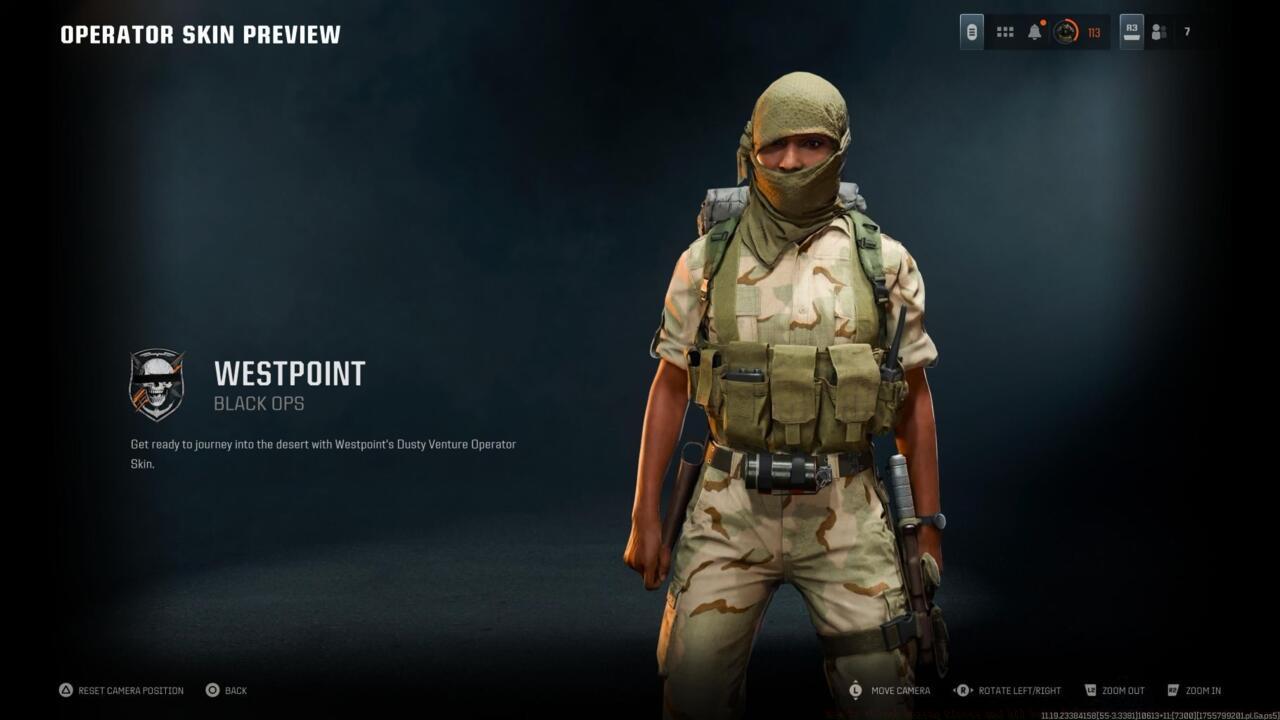Click the OPERATOR SKIN PREVIEW title

pyautogui.click(x=200, y=33)
